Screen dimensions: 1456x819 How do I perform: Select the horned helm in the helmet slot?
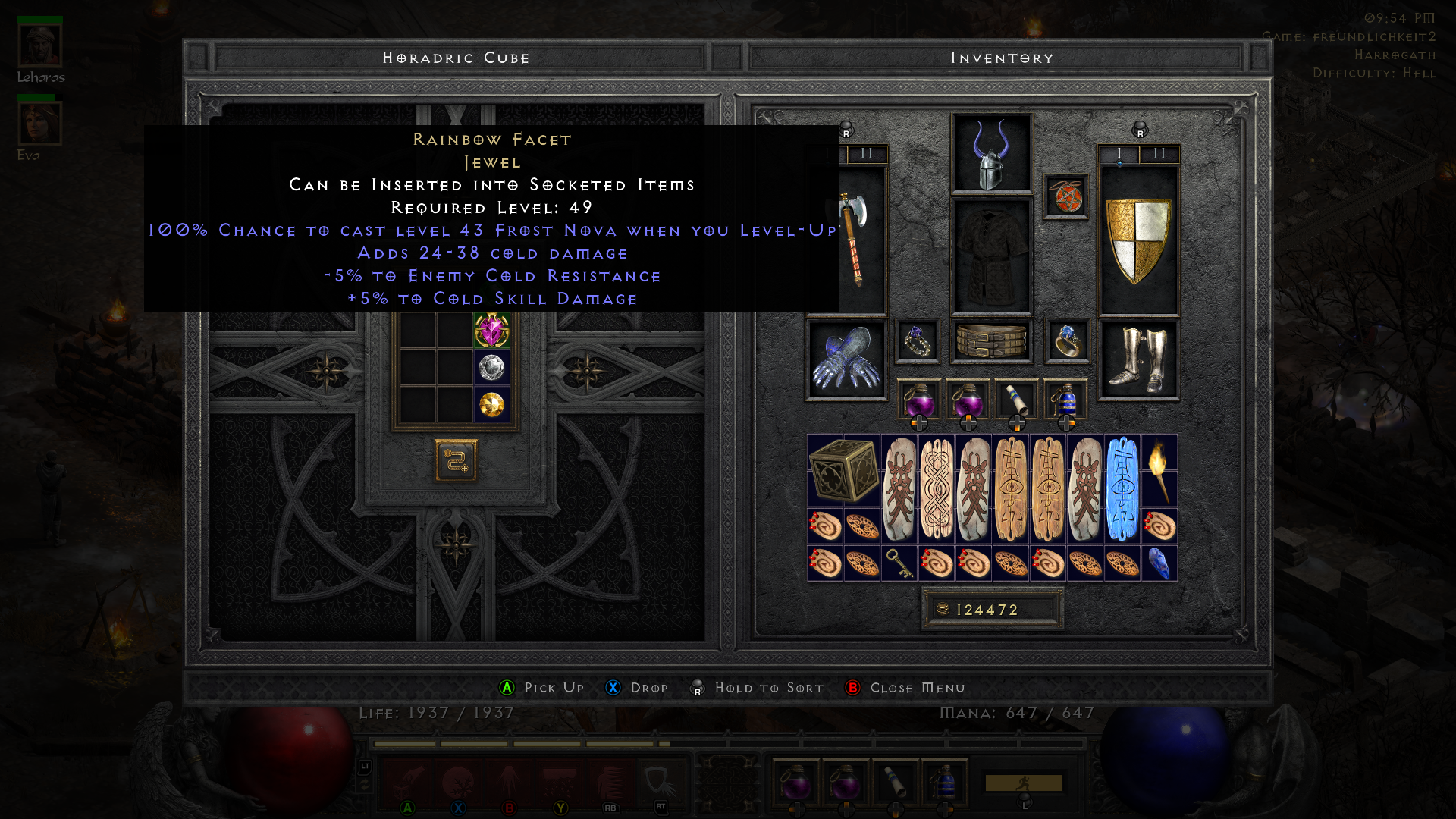[991, 155]
